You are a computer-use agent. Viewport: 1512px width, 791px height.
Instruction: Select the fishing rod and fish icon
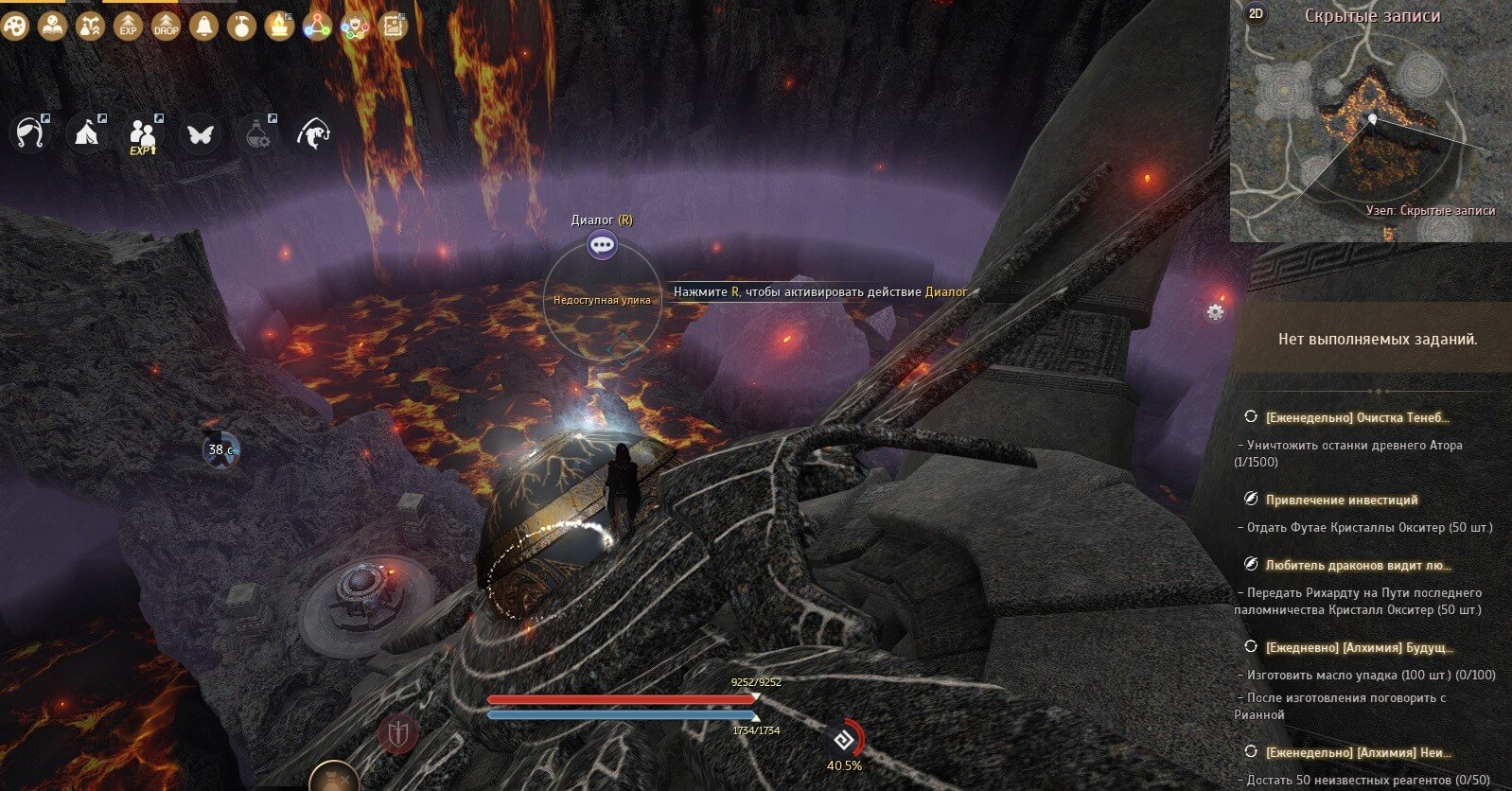[314, 134]
